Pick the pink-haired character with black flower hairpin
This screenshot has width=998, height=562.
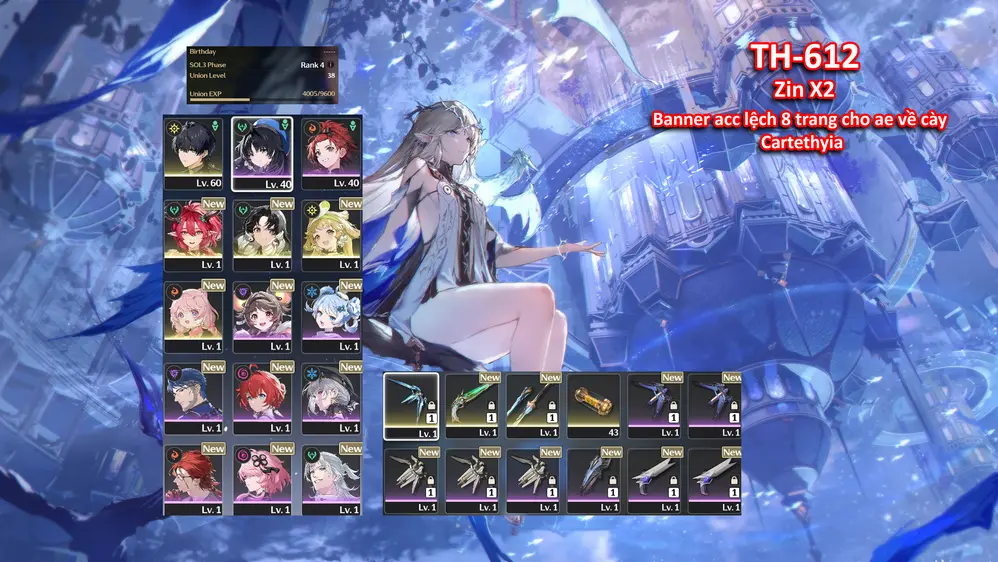[x=262, y=481]
